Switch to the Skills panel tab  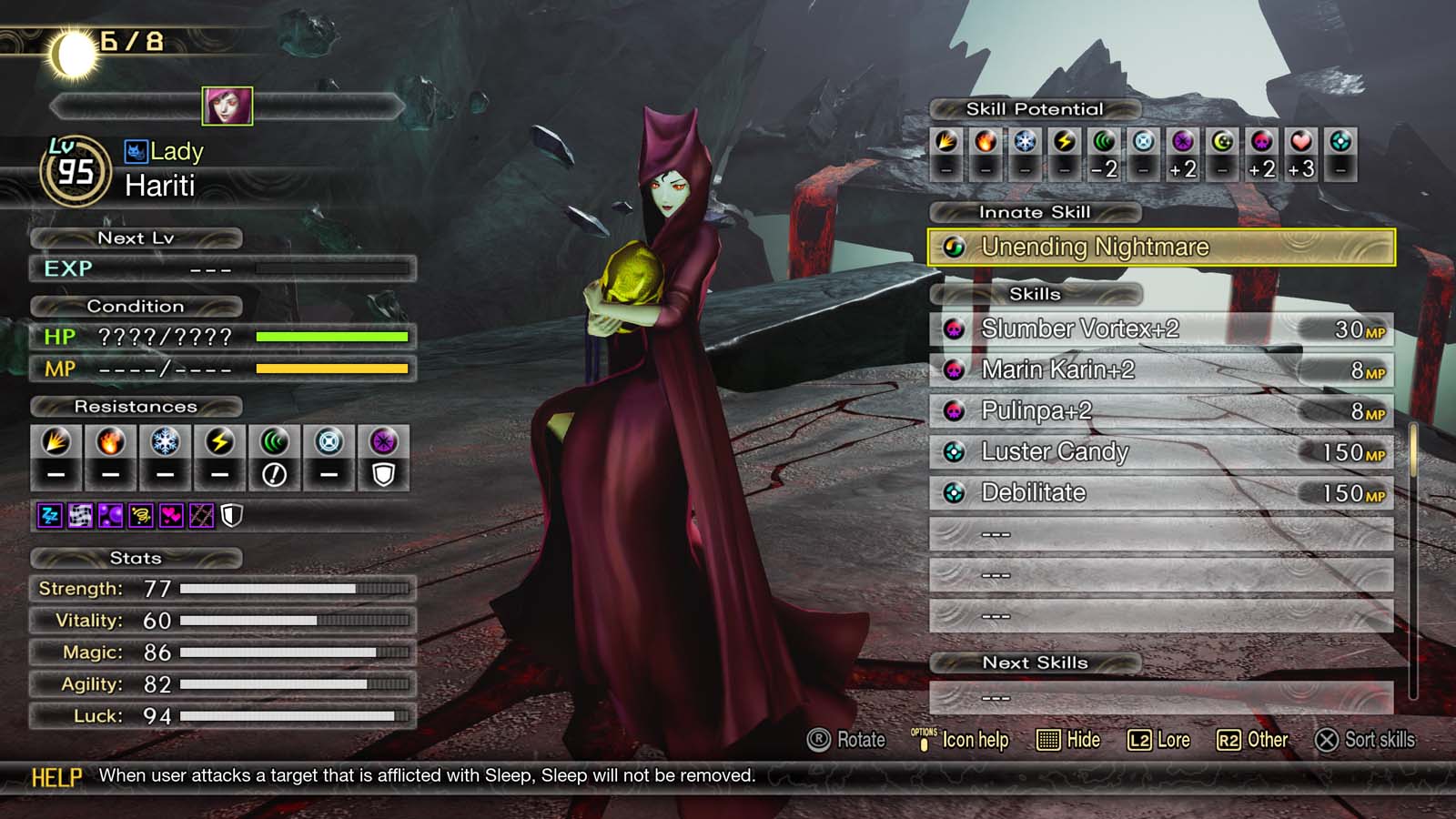(x=1035, y=294)
